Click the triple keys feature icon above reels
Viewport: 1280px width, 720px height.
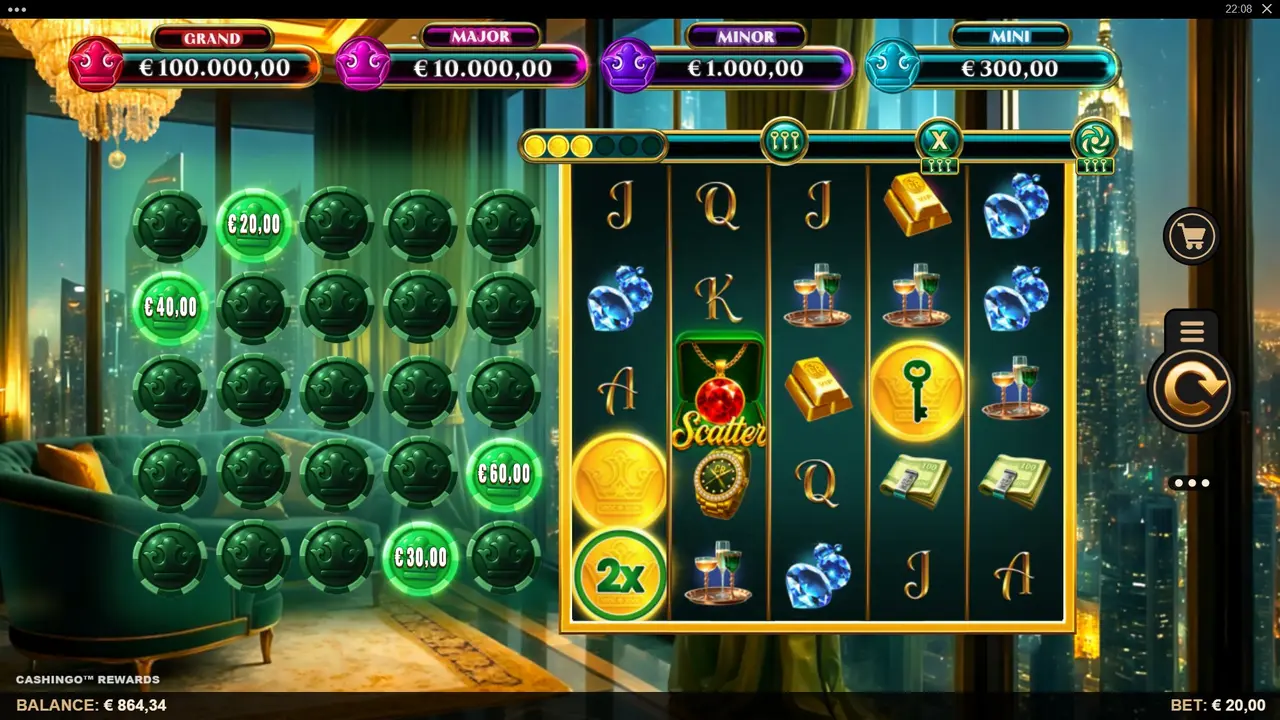tap(786, 140)
